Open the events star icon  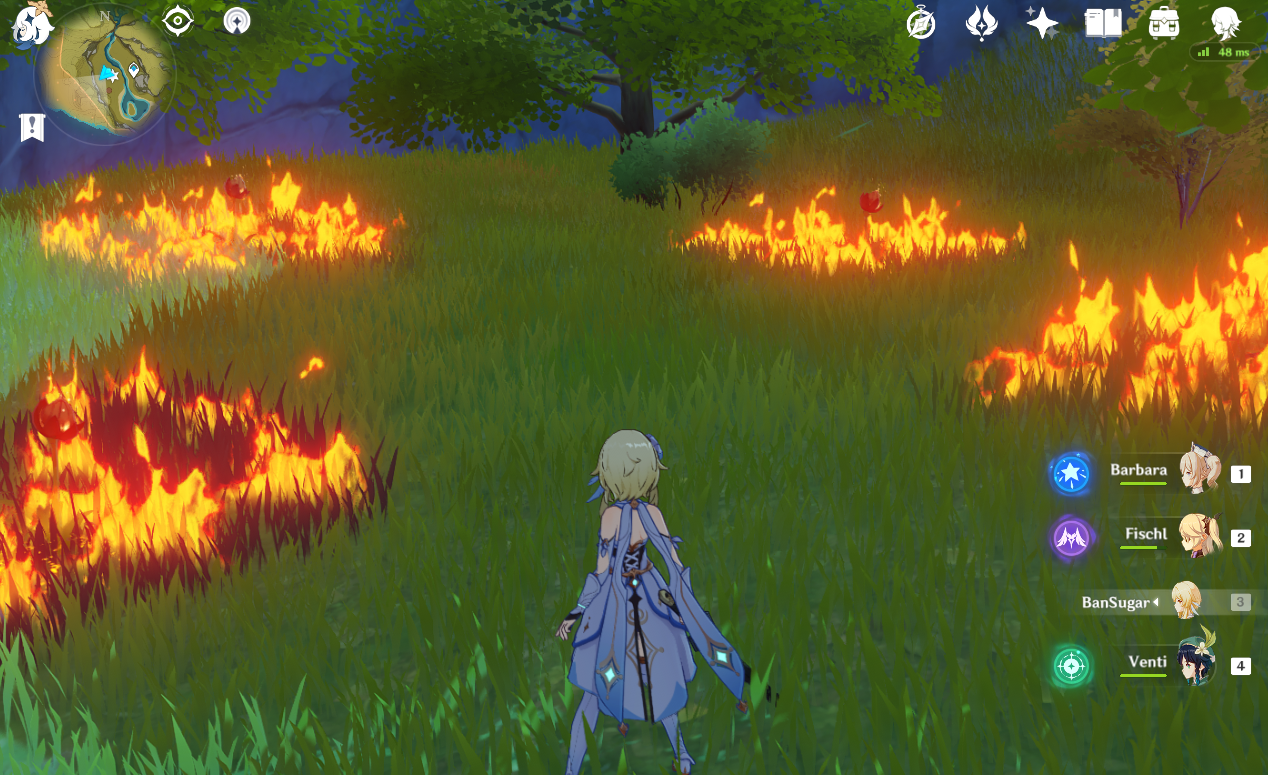[x=1042, y=22]
